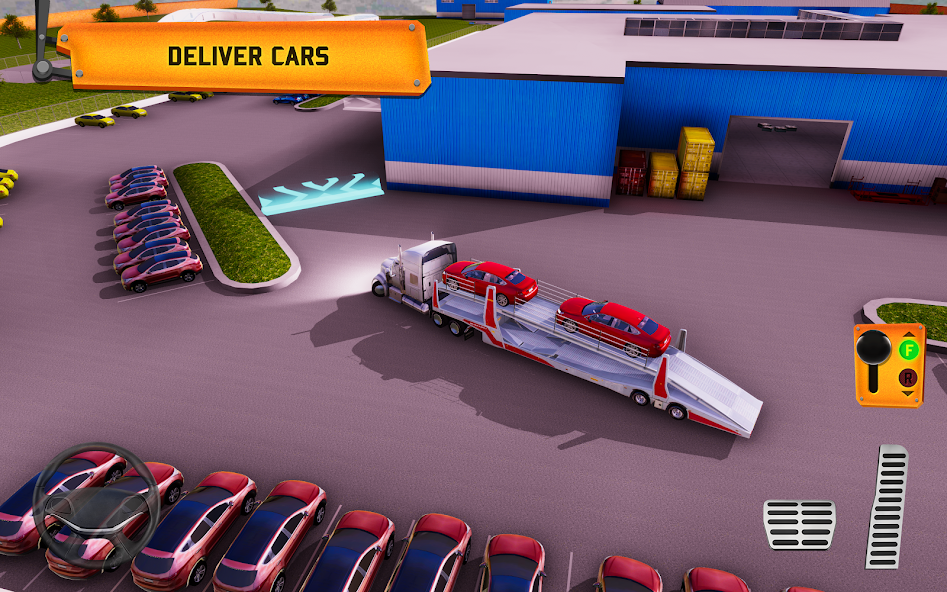Click the black gear shifter knob
Image resolution: width=947 pixels, height=592 pixels.
click(874, 349)
